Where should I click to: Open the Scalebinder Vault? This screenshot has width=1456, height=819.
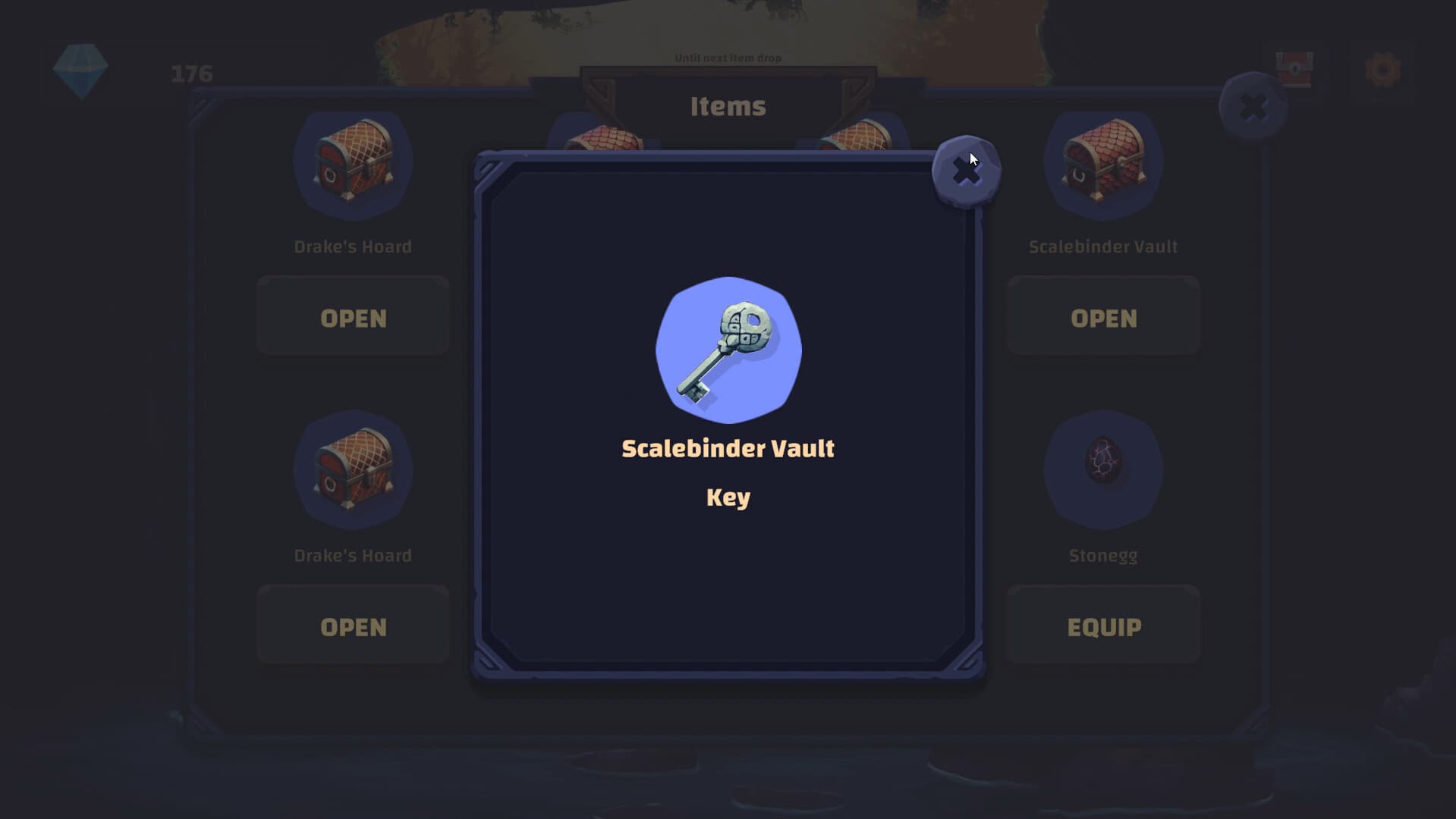point(1103,317)
